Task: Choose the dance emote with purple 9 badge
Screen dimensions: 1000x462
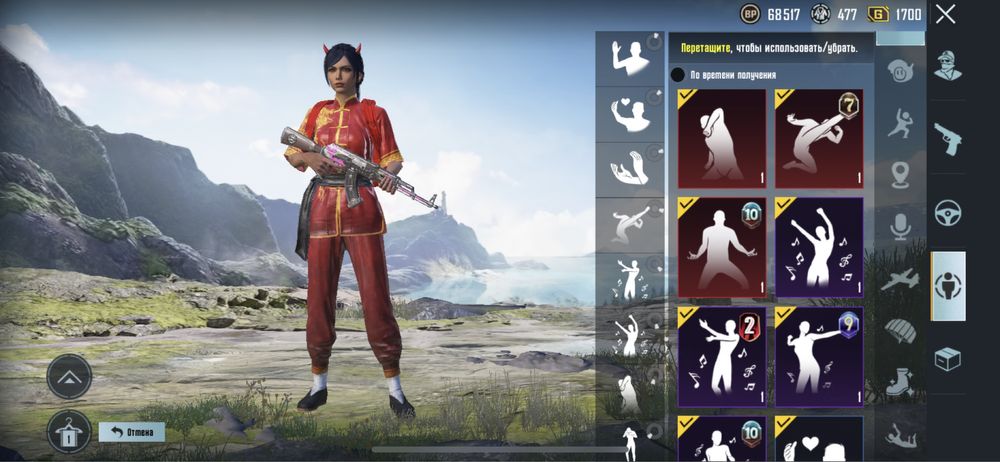Action: click(818, 356)
